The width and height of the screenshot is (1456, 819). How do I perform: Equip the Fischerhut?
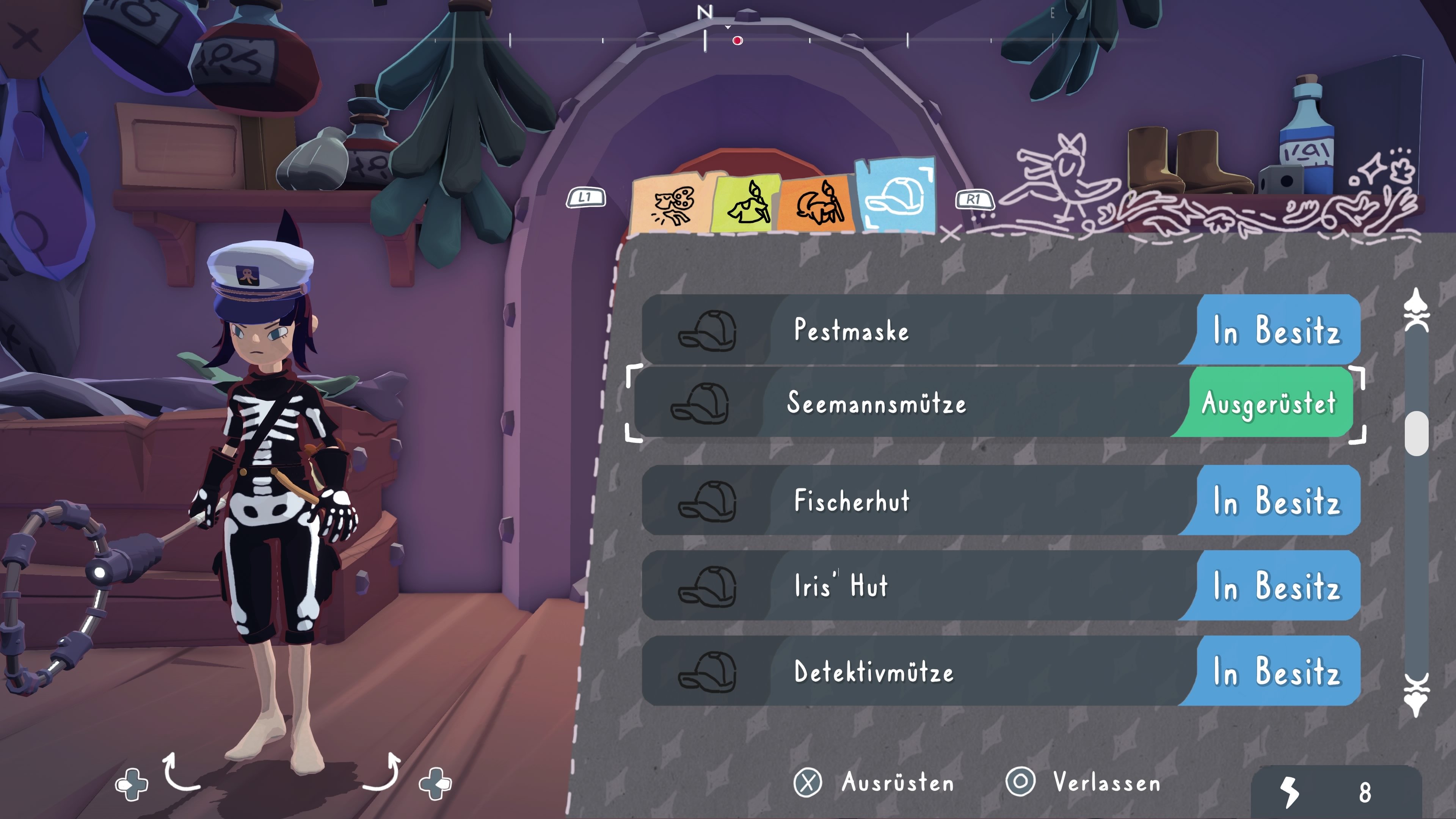click(x=961, y=501)
